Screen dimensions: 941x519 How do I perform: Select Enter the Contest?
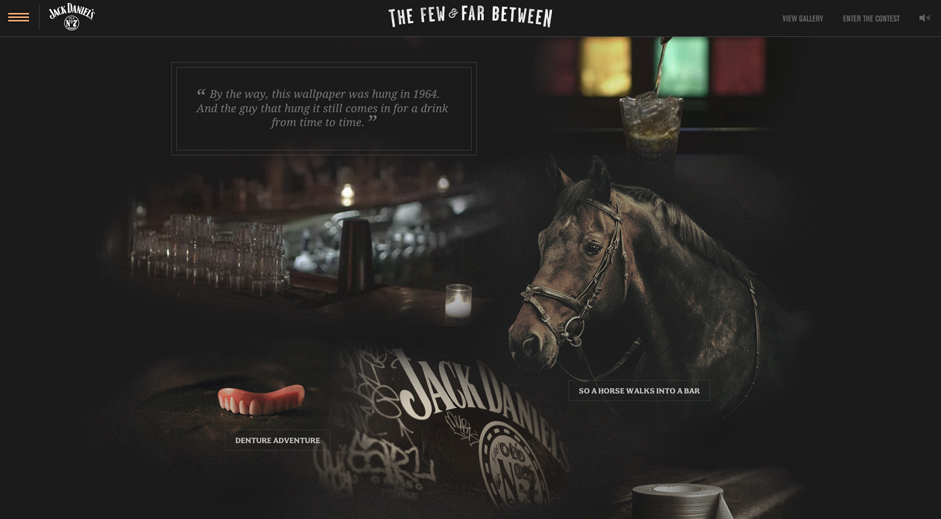871,18
